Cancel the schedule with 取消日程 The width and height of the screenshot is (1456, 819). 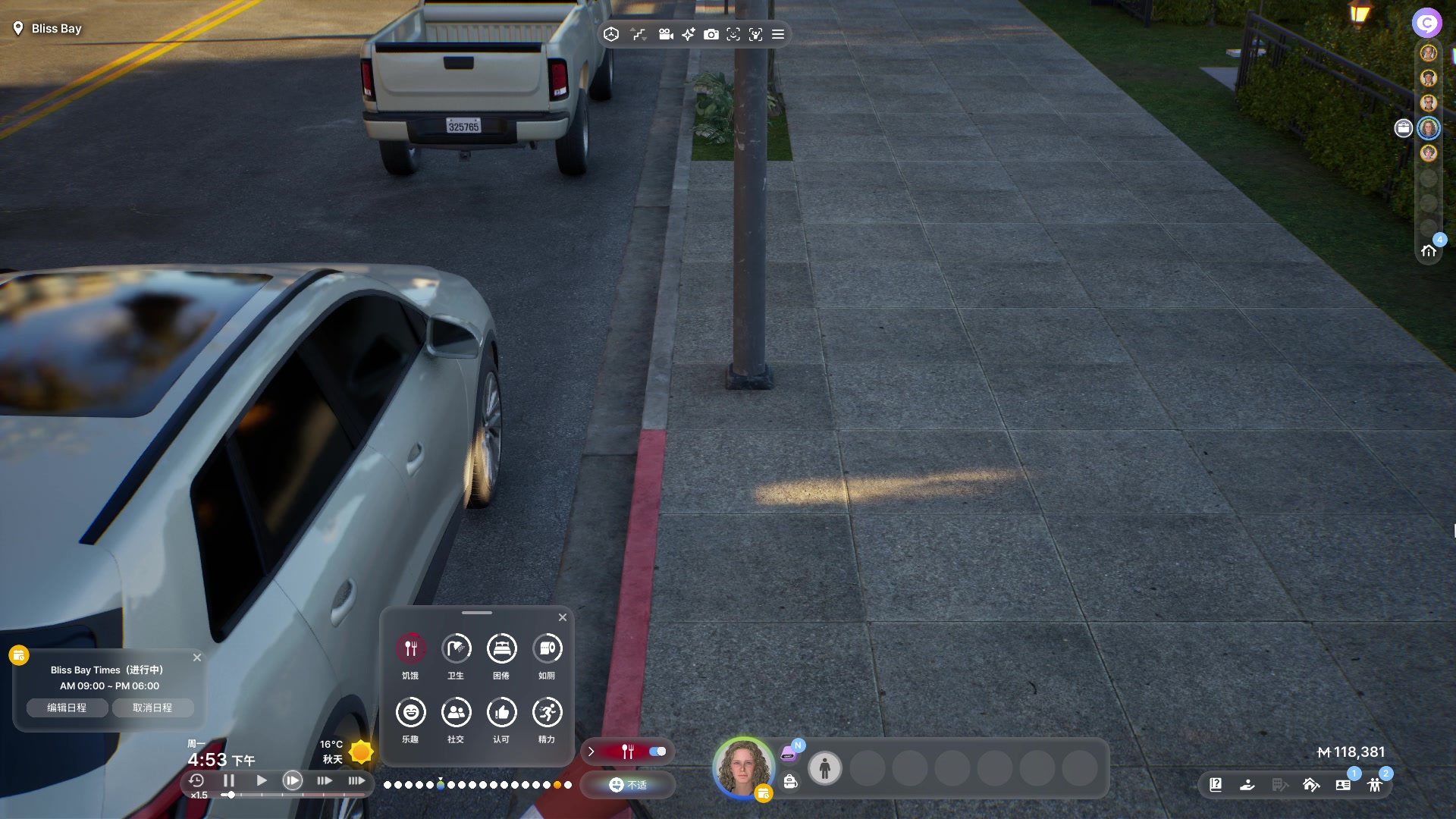pyautogui.click(x=152, y=708)
